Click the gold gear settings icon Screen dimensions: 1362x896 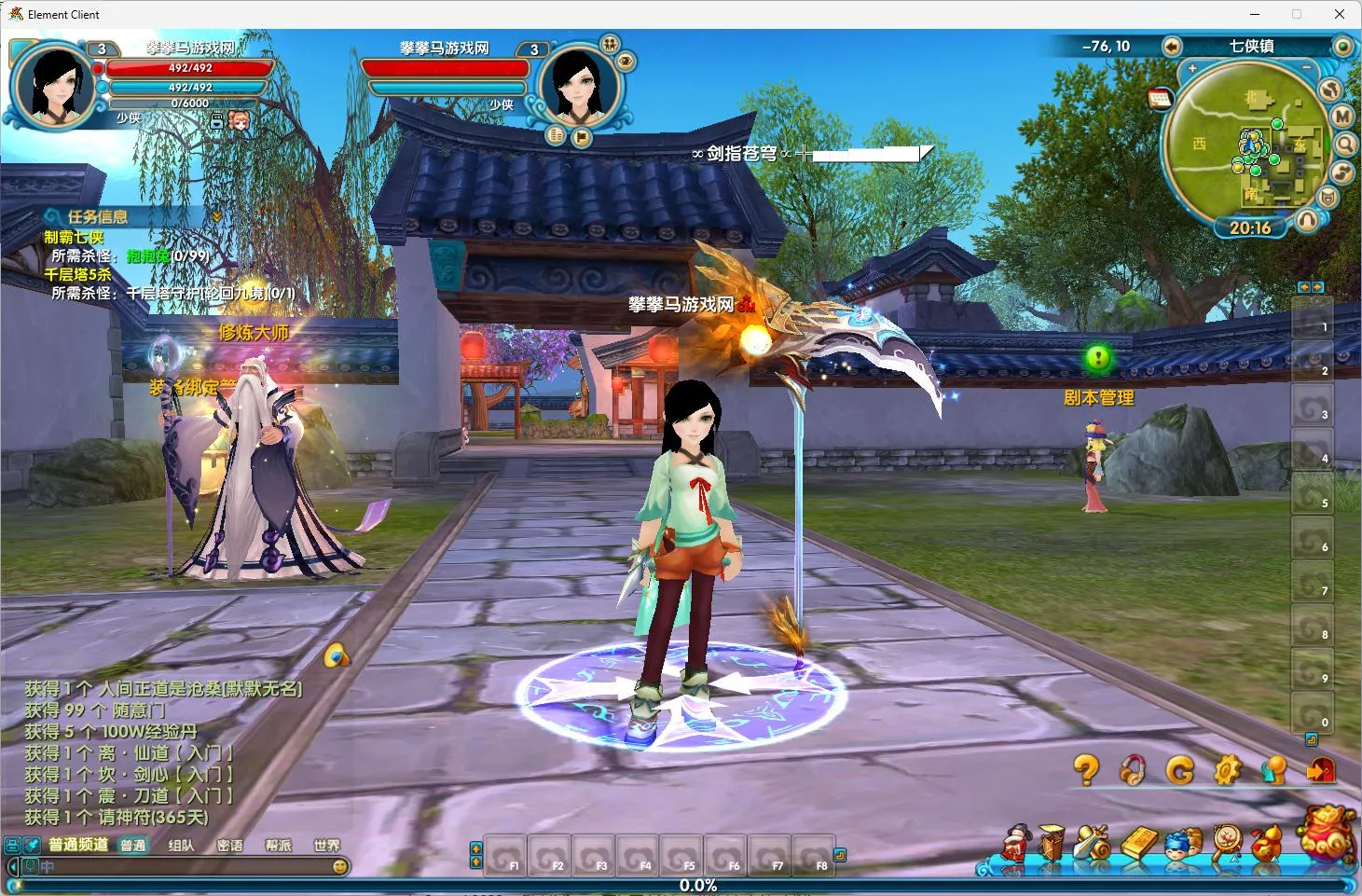[x=1227, y=769]
